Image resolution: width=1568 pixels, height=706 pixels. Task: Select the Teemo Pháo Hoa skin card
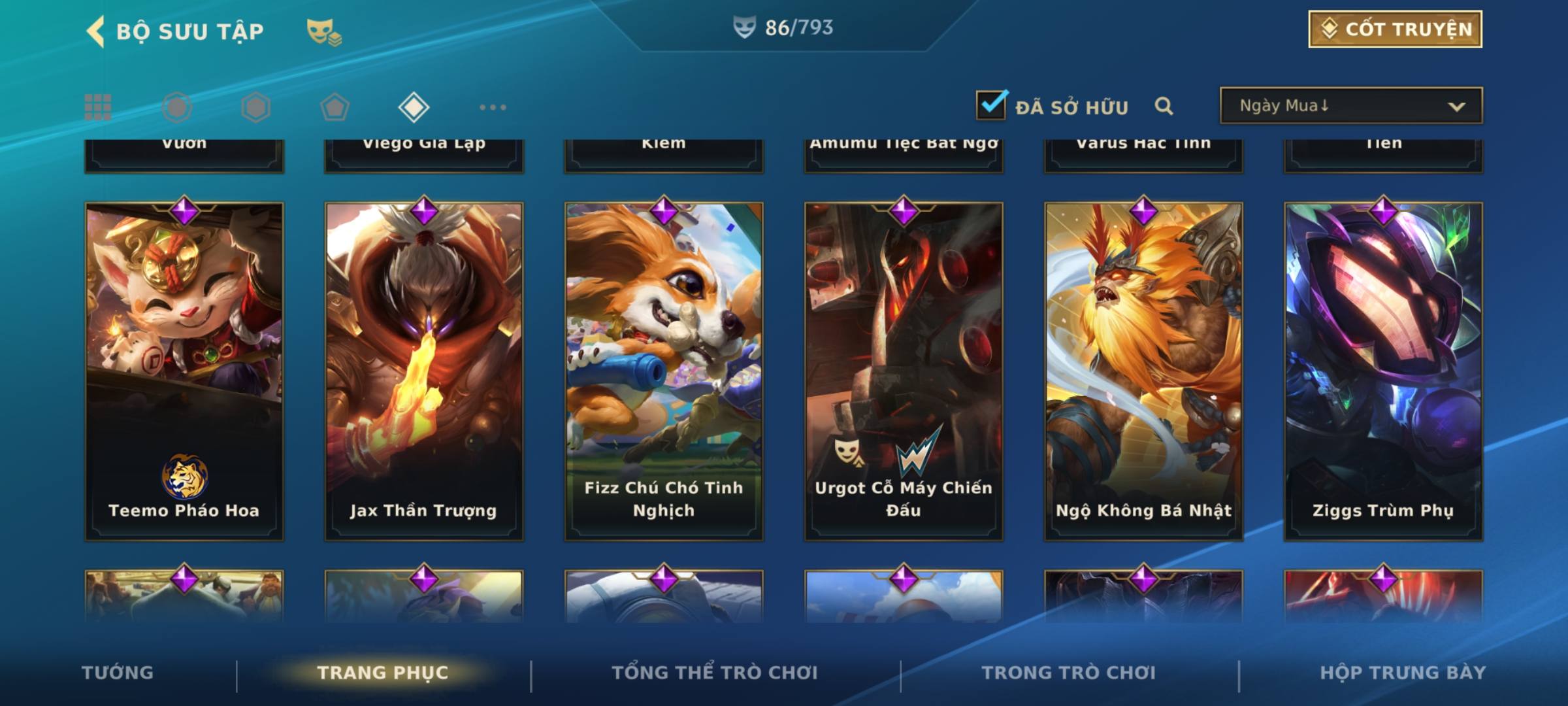pos(184,371)
